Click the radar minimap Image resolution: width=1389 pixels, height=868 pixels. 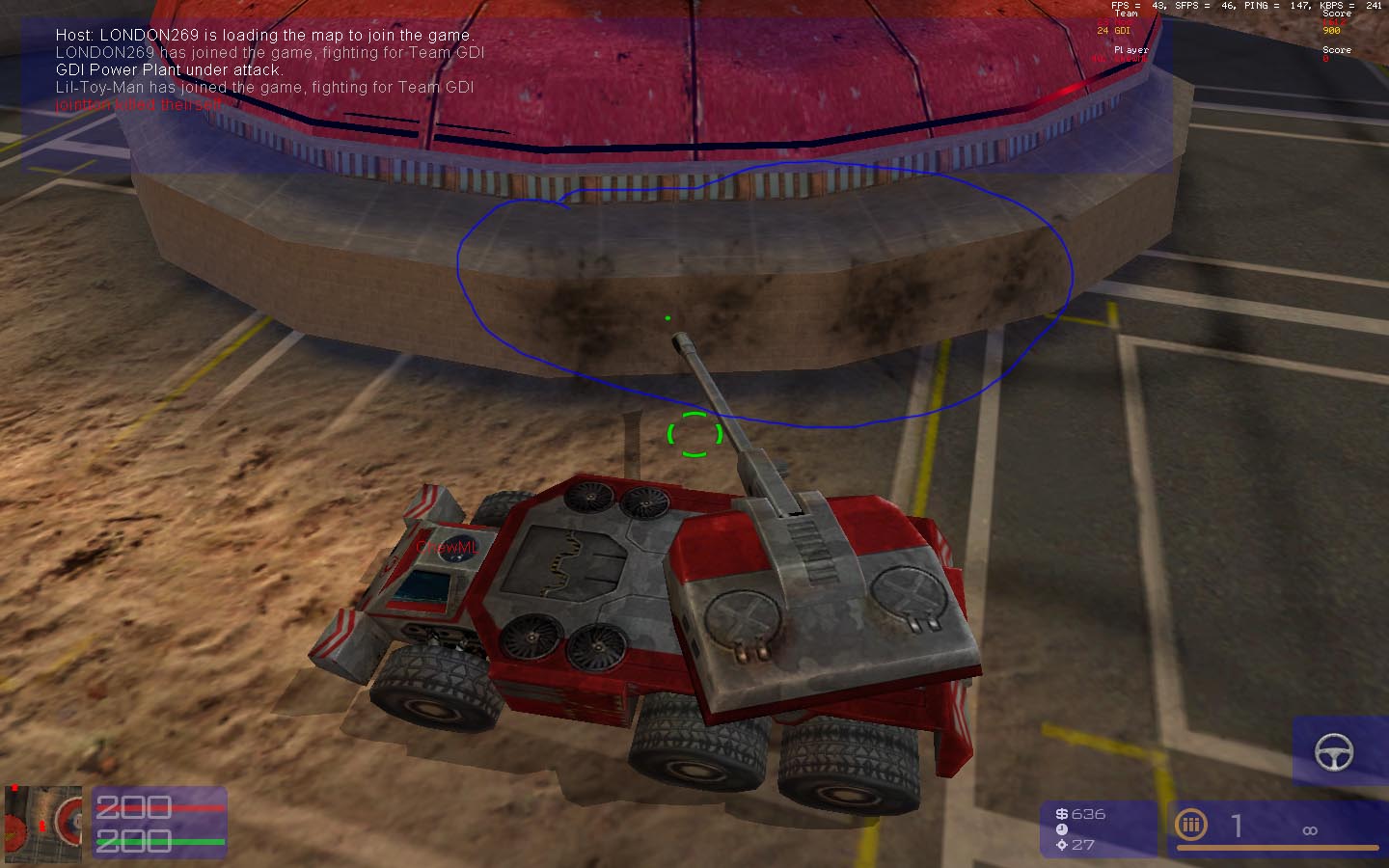click(x=43, y=823)
